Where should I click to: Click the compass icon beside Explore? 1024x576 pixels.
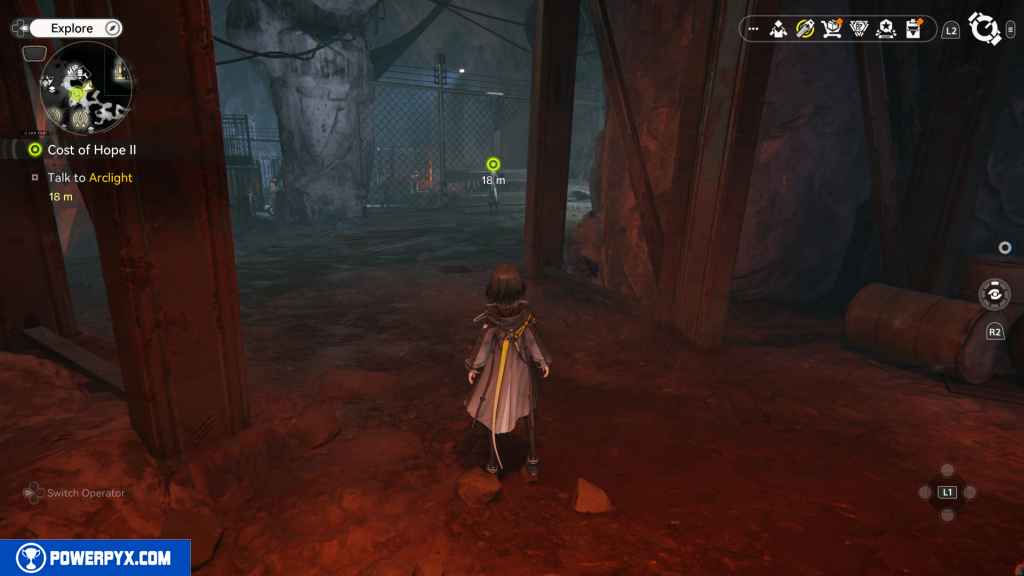pos(112,29)
